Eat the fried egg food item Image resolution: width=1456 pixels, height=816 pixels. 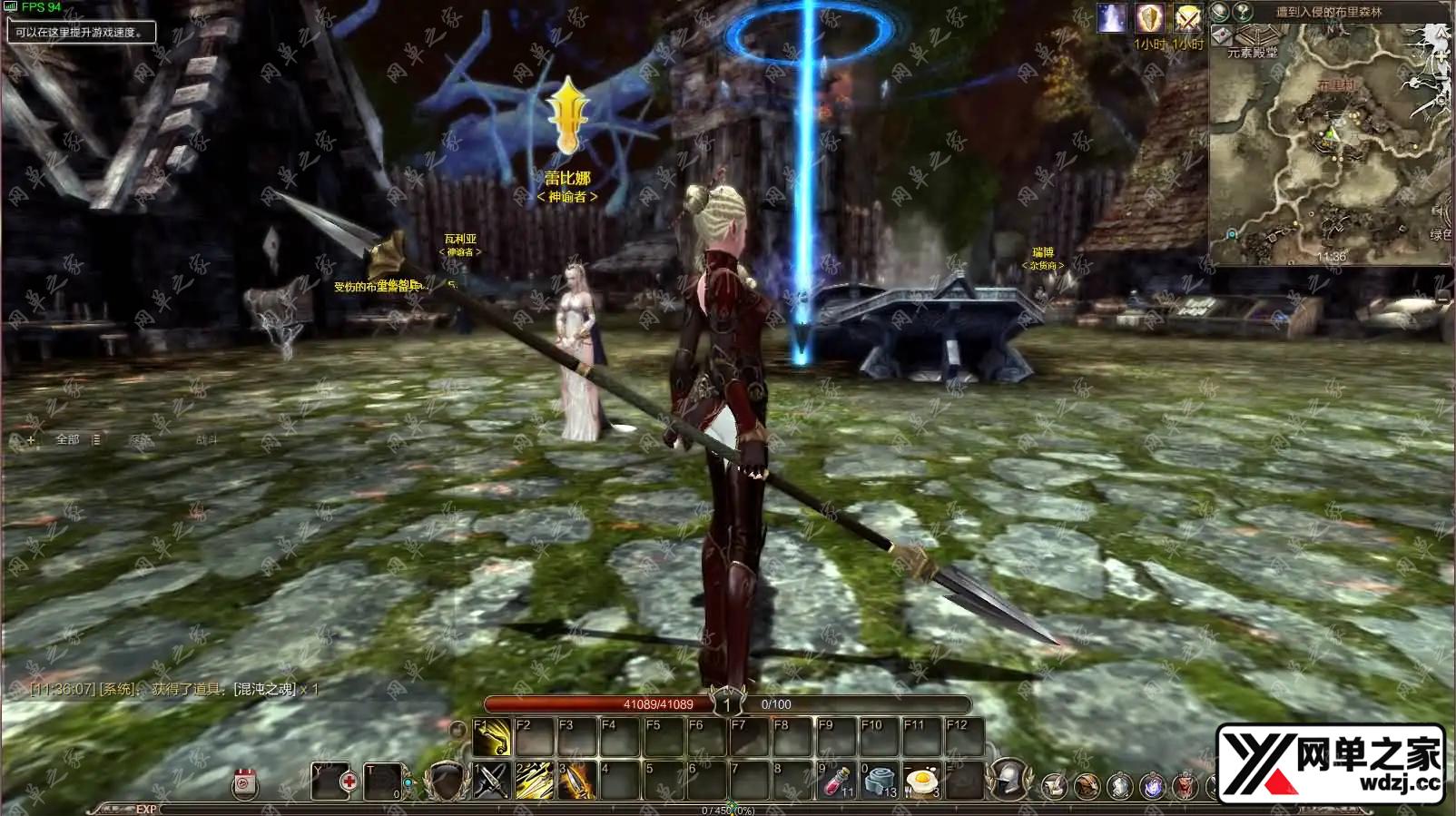(x=922, y=781)
